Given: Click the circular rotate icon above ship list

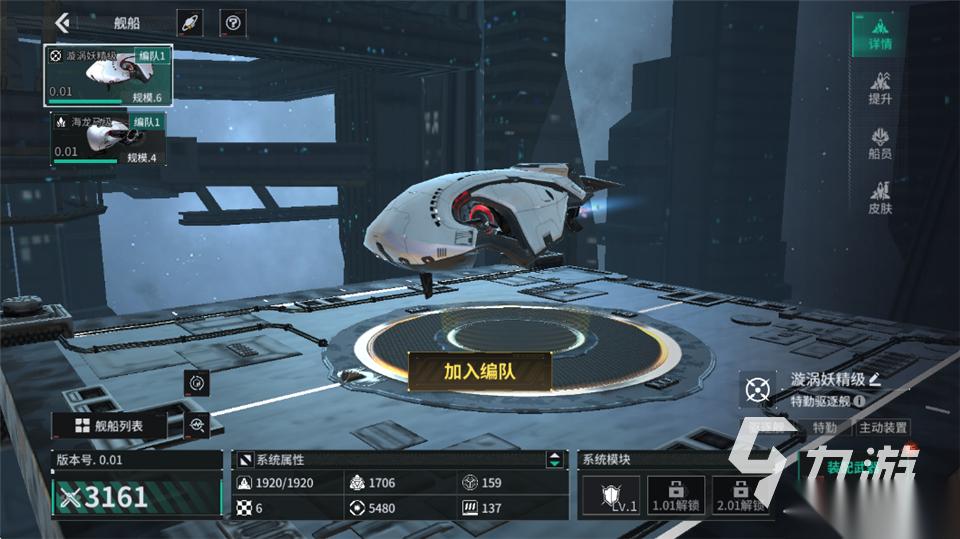Looking at the screenshot, I should point(196,382).
